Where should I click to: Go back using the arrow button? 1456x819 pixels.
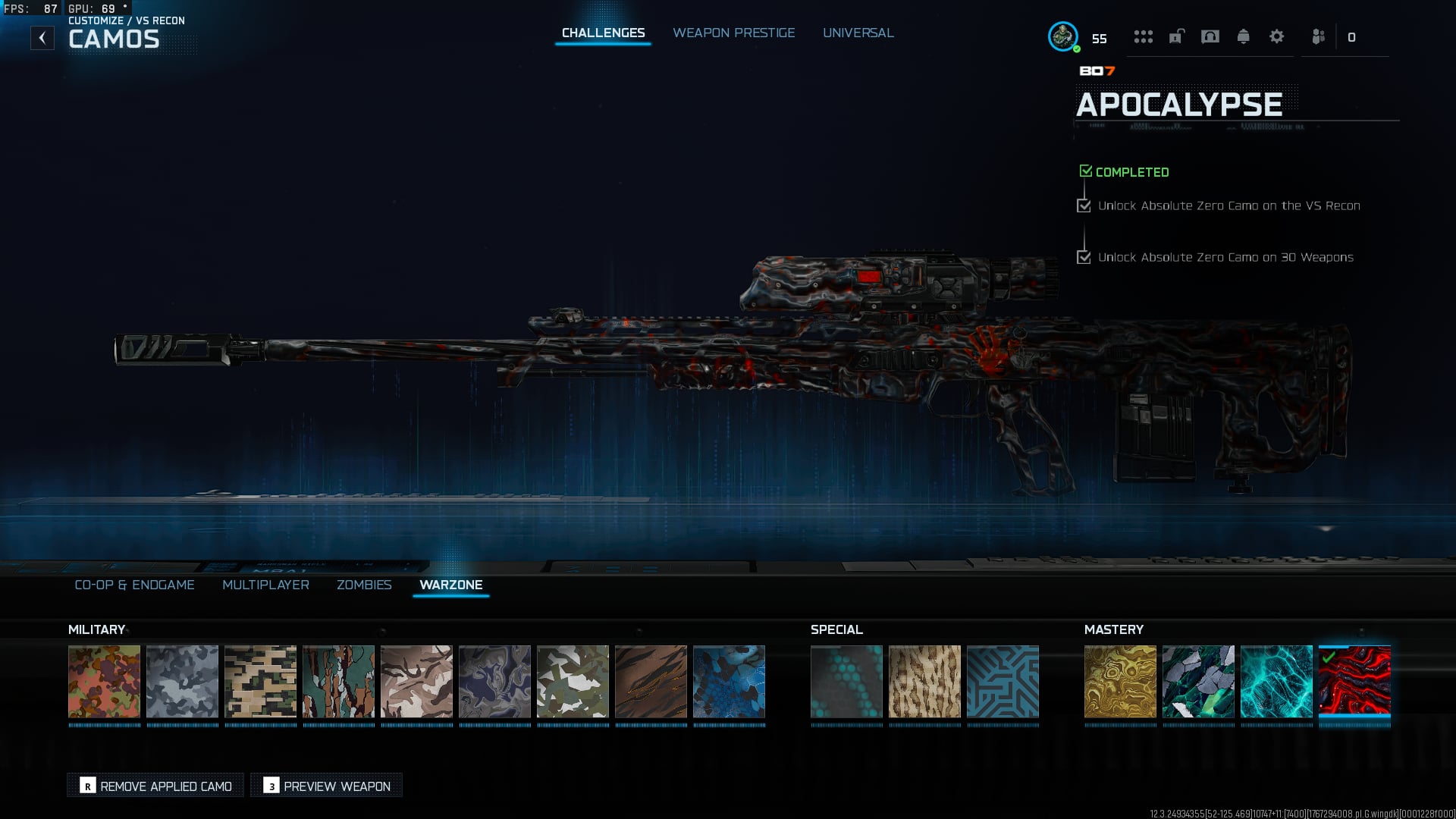point(42,38)
